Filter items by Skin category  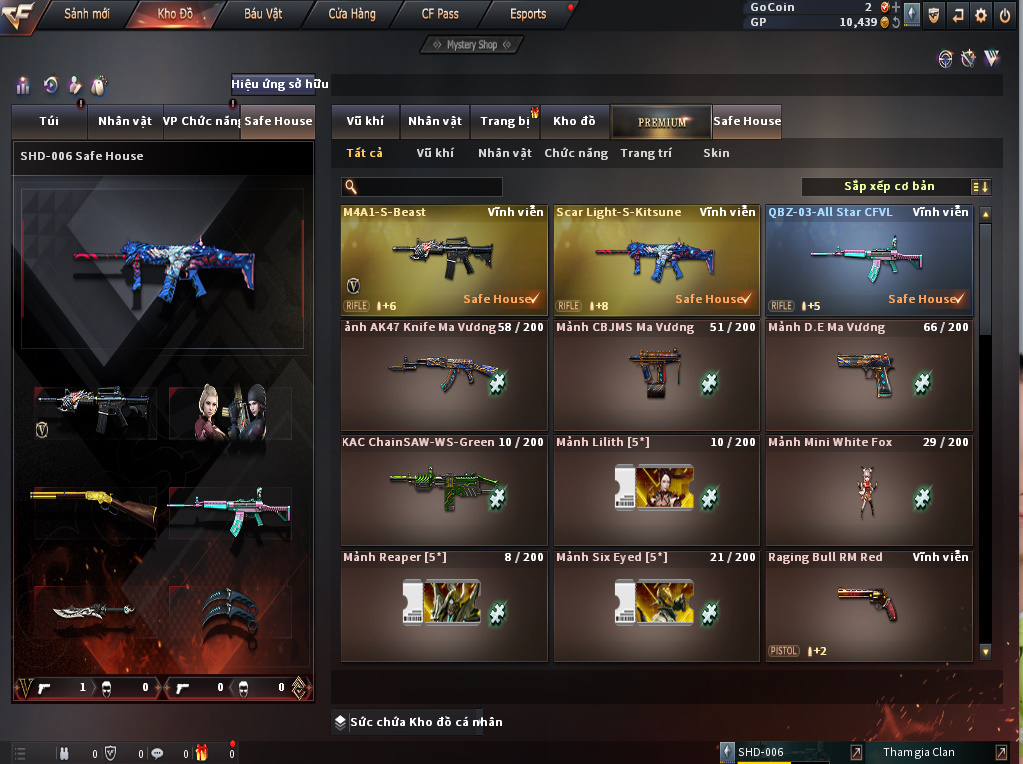click(716, 153)
